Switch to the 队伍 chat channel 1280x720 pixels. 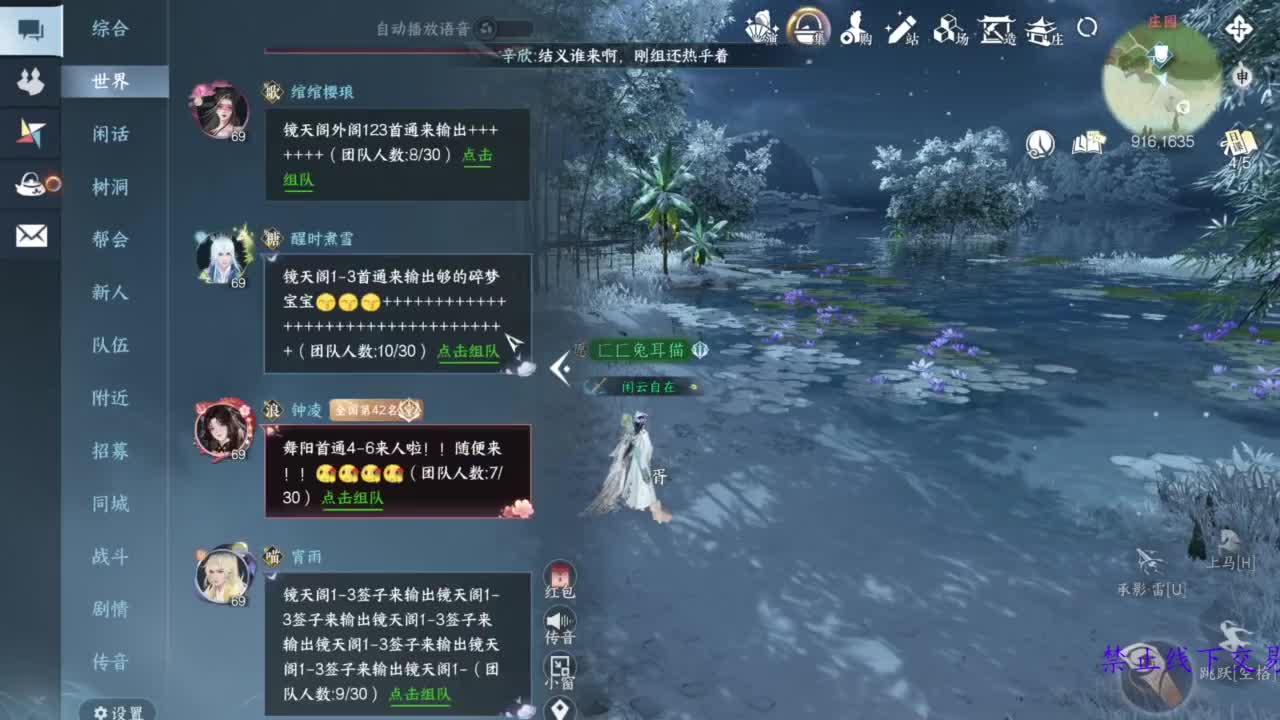(110, 346)
